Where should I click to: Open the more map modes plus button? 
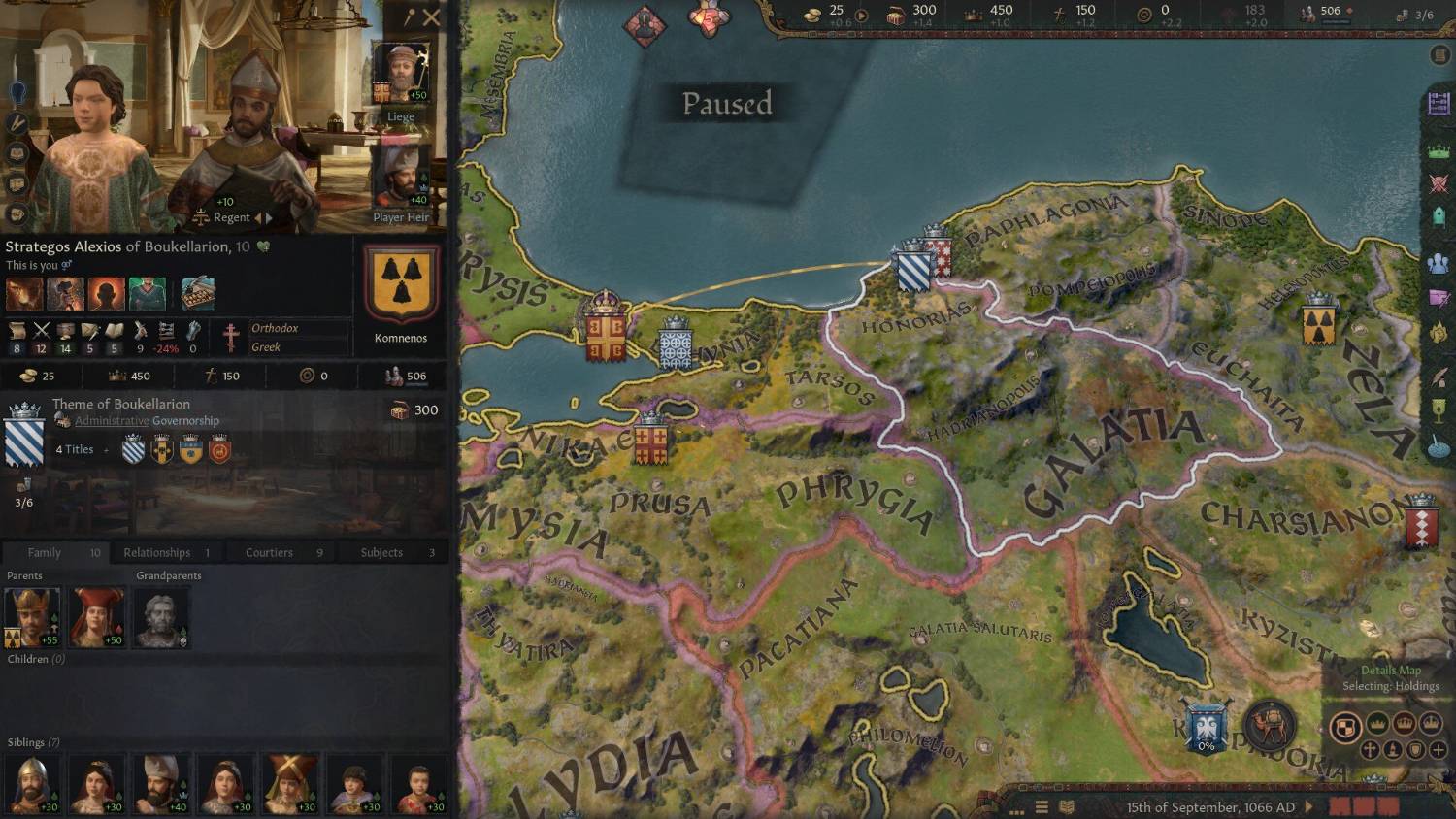click(1438, 750)
